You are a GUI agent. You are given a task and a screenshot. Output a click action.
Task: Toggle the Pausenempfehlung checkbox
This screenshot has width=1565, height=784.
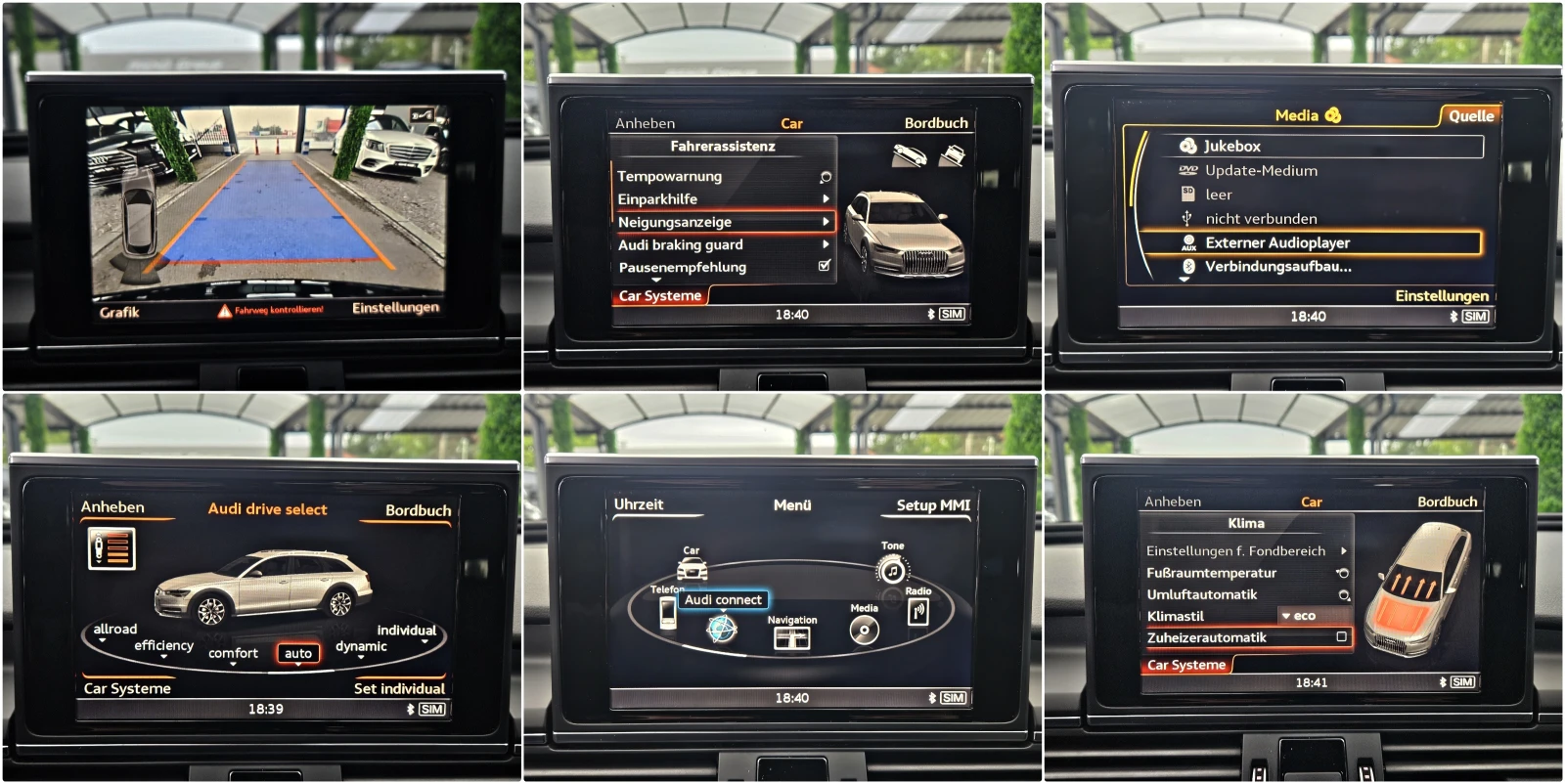click(x=824, y=266)
